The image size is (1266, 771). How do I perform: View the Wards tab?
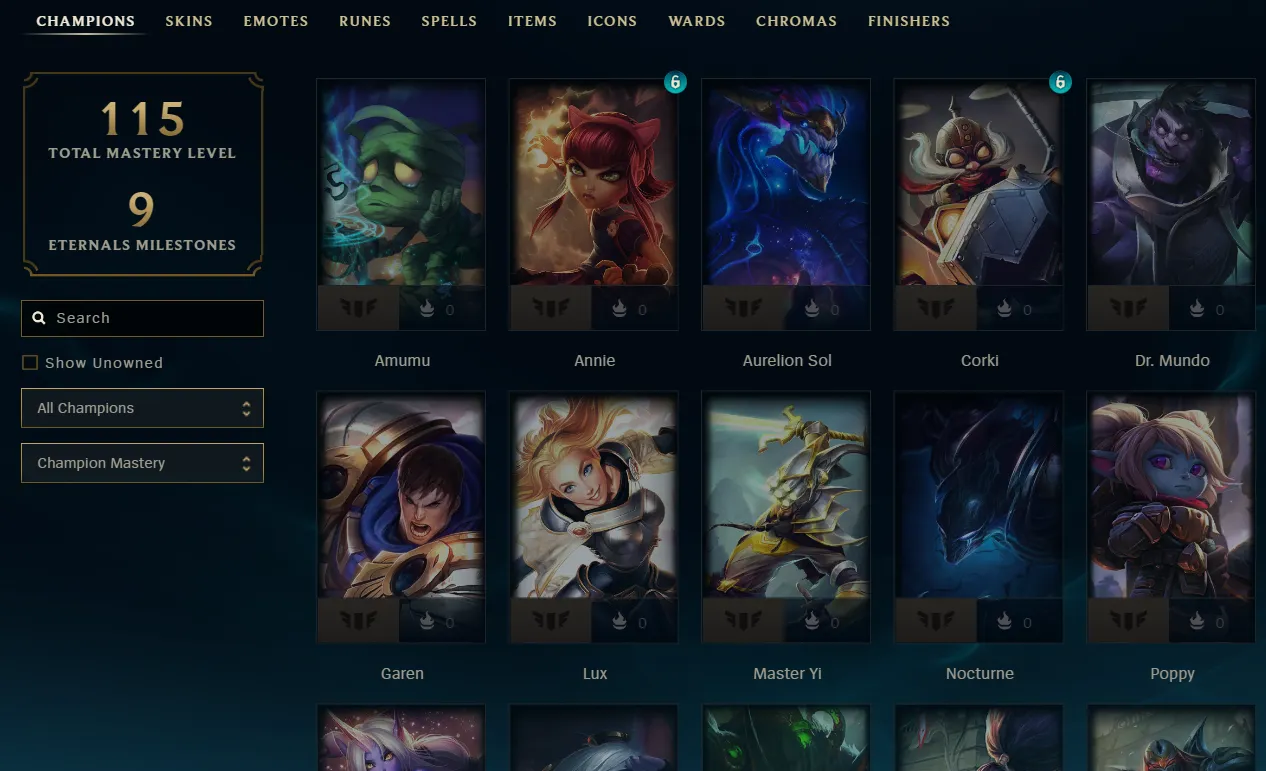click(x=697, y=21)
